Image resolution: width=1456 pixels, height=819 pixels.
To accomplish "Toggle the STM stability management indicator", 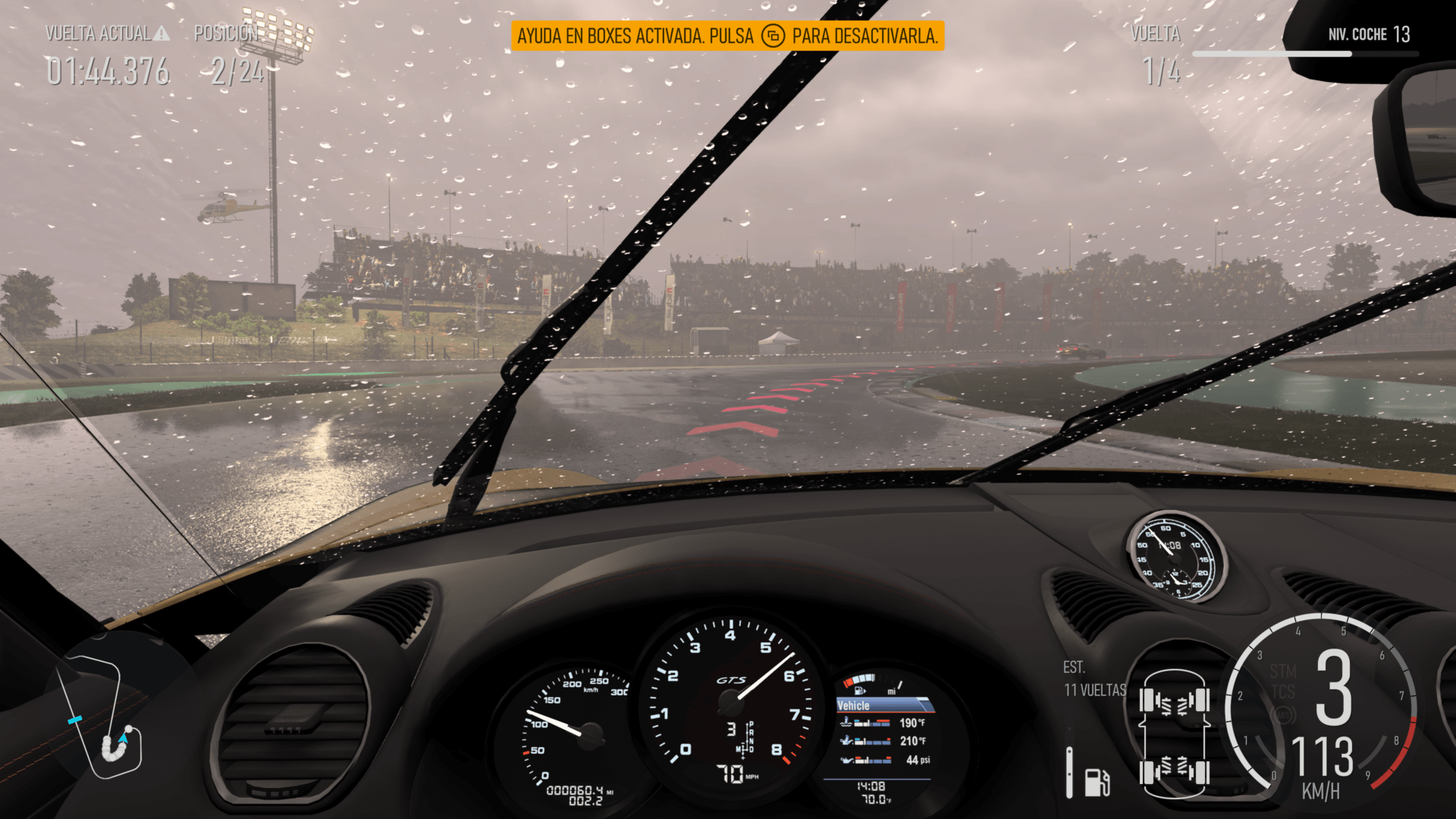I will pyautogui.click(x=1284, y=670).
